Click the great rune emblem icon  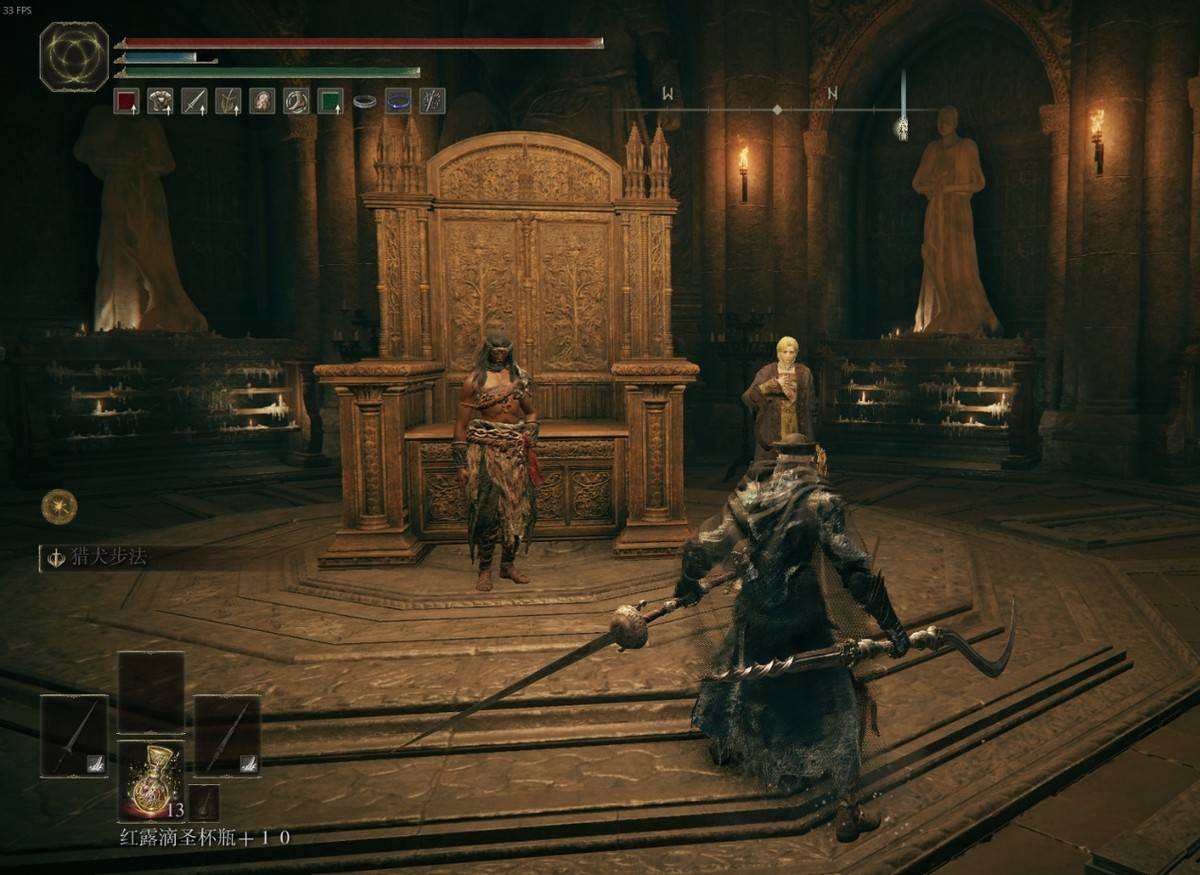point(74,56)
